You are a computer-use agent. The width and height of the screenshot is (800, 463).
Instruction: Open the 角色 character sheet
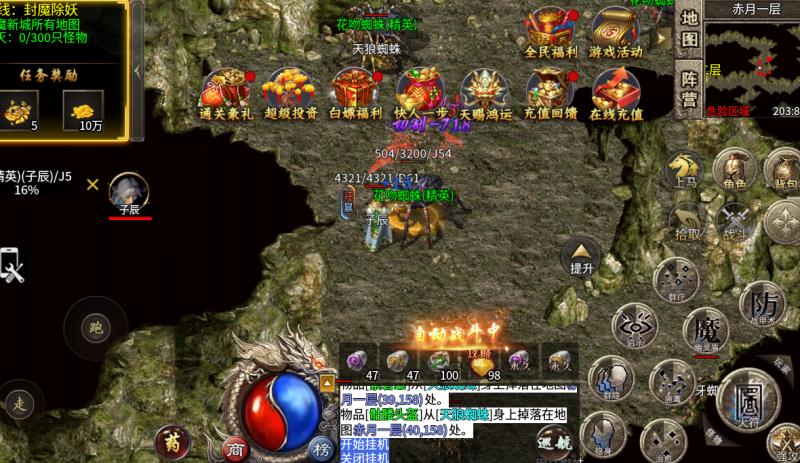(x=735, y=168)
